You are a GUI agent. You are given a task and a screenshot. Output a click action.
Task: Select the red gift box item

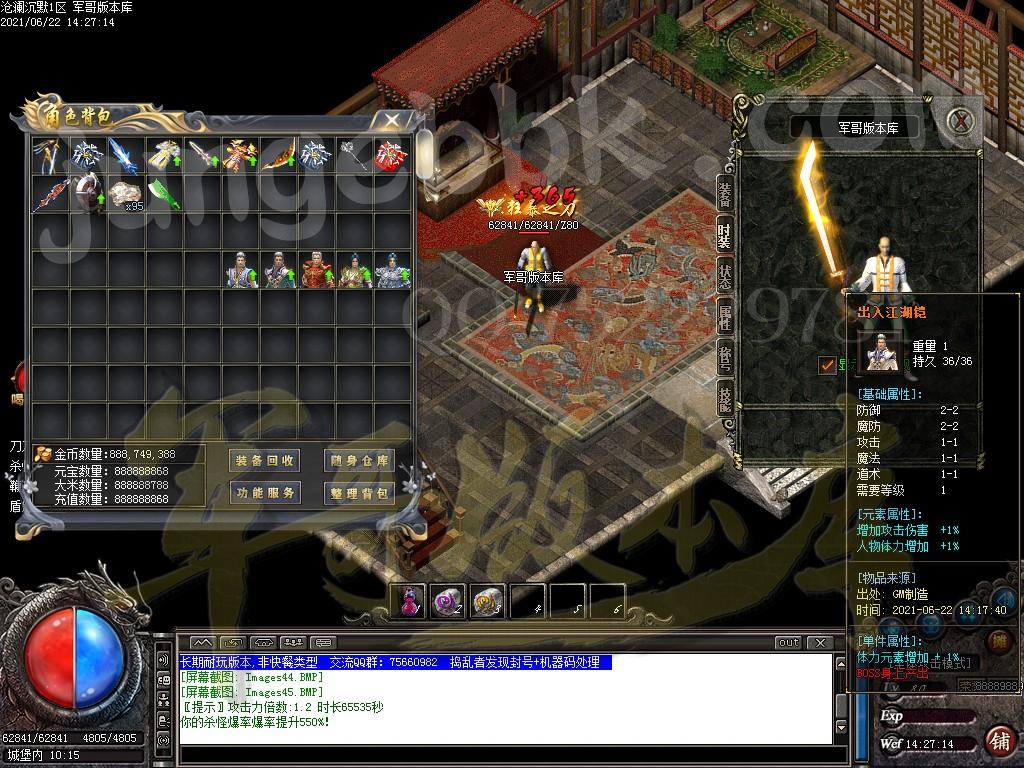[x=390, y=156]
